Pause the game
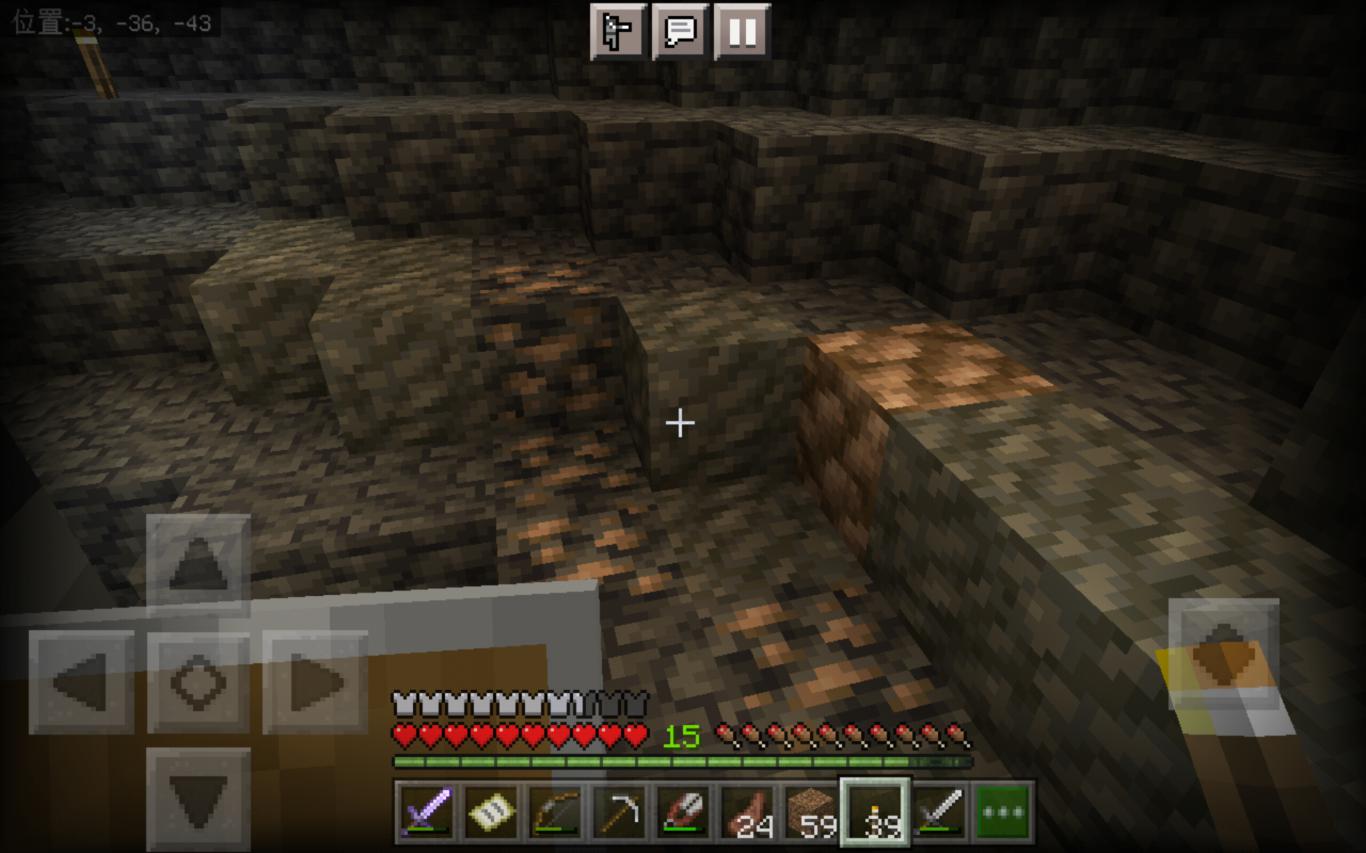Screen dimensions: 1366x853 [742, 32]
